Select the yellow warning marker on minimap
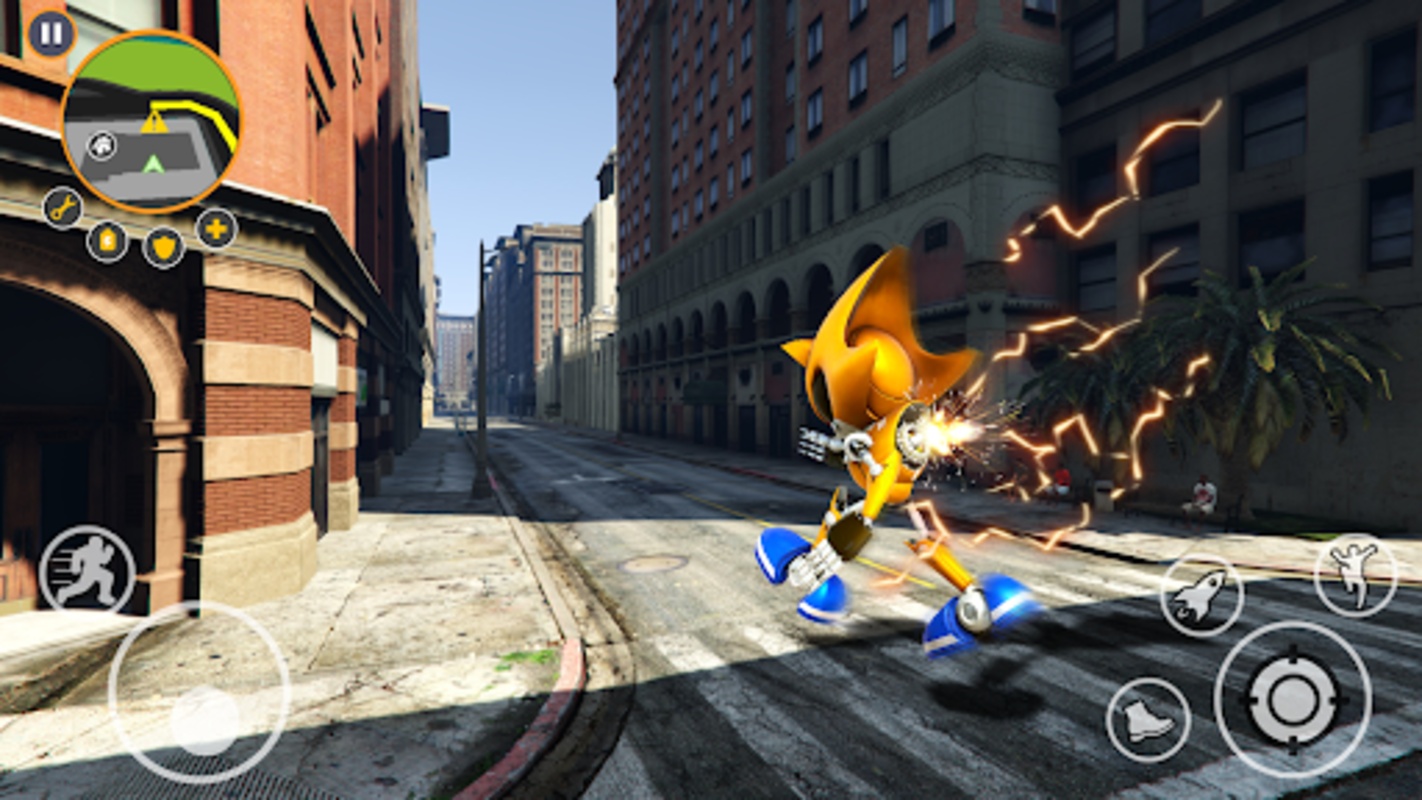This screenshot has width=1422, height=800. coord(154,123)
